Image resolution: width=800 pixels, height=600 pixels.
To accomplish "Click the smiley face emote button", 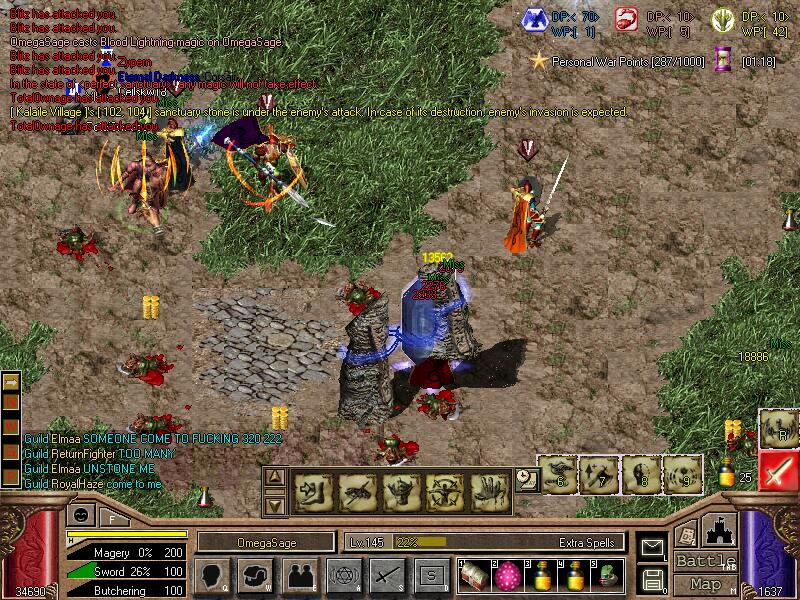I will pyautogui.click(x=80, y=516).
